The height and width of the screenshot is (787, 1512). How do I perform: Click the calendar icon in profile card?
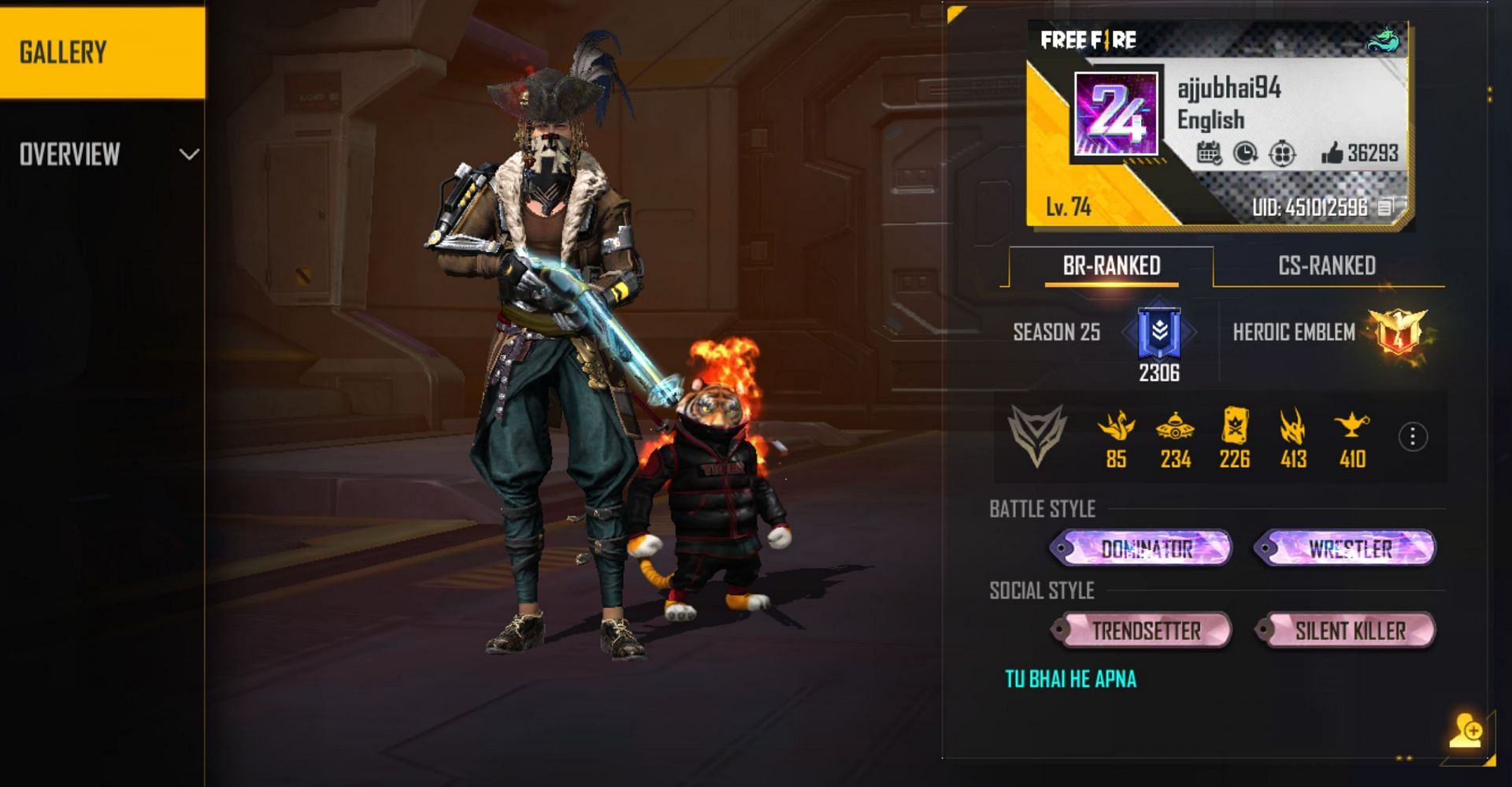pos(1208,153)
